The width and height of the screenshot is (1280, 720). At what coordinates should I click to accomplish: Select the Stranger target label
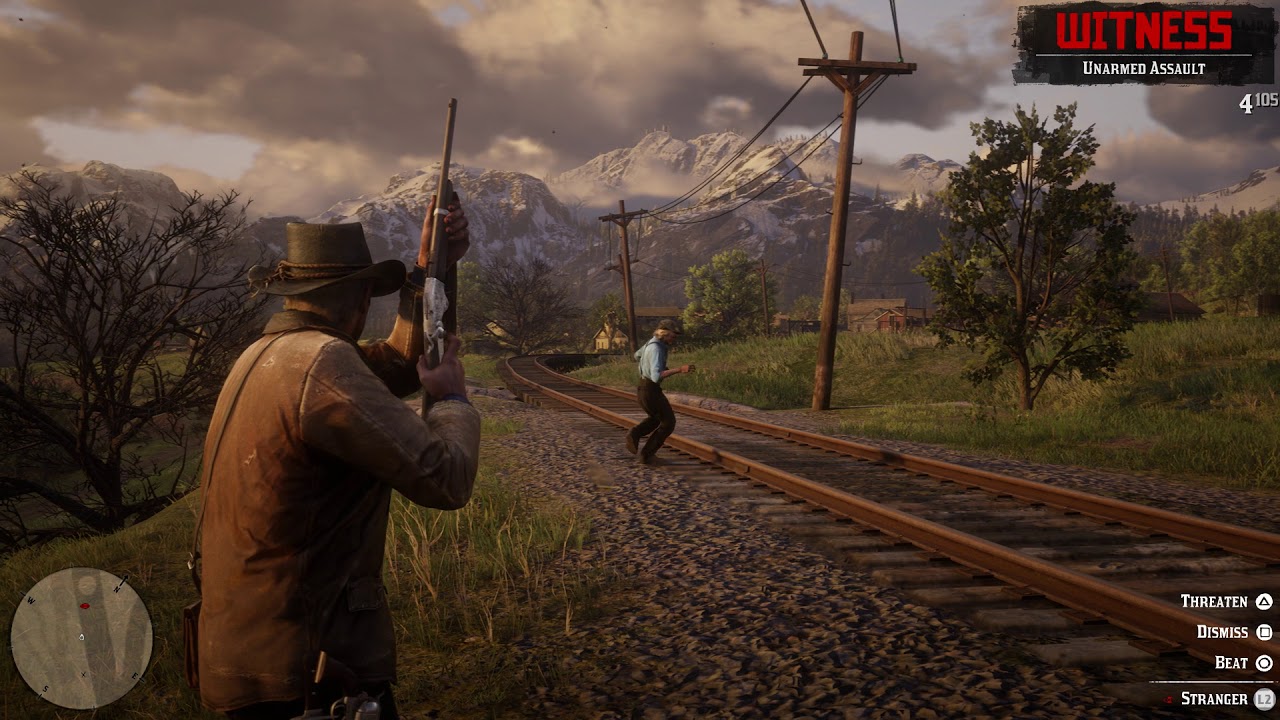1214,699
